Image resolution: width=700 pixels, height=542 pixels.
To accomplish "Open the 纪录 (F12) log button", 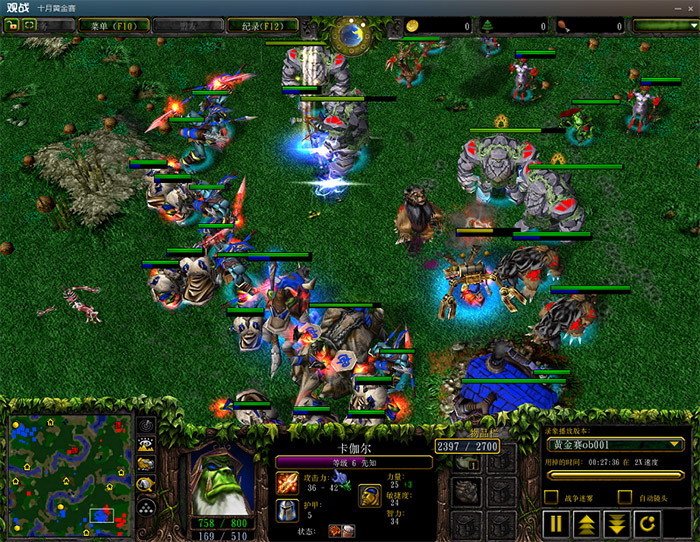I will [x=264, y=25].
